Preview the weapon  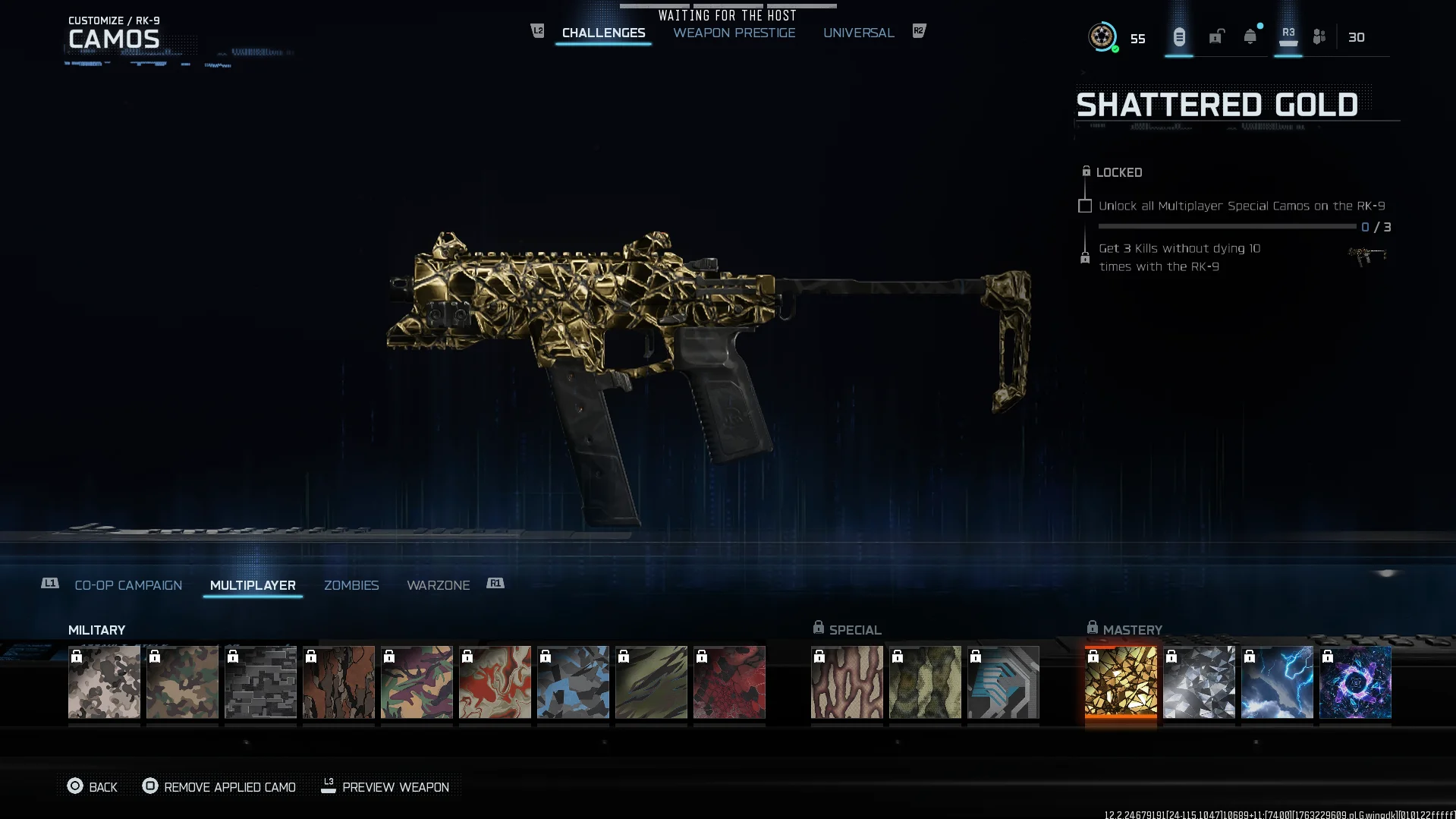click(x=385, y=787)
